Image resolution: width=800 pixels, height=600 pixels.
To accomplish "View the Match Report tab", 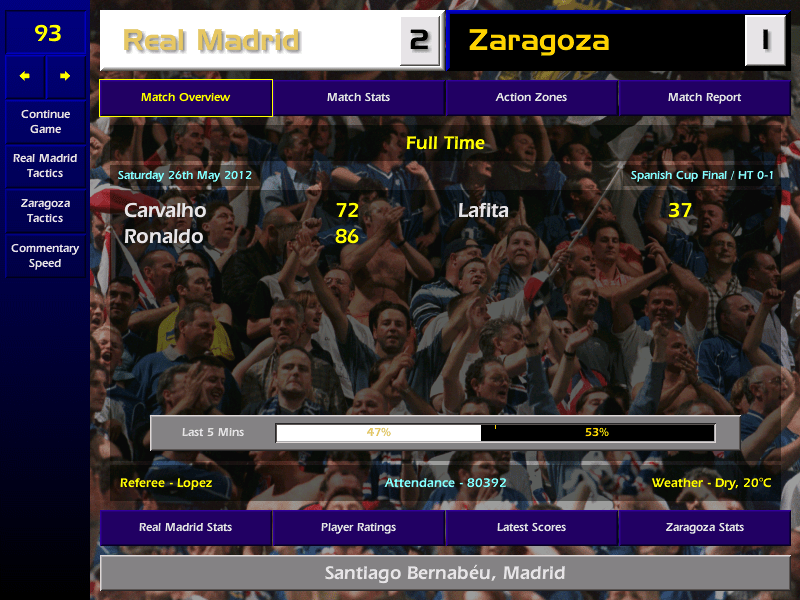I will point(704,98).
